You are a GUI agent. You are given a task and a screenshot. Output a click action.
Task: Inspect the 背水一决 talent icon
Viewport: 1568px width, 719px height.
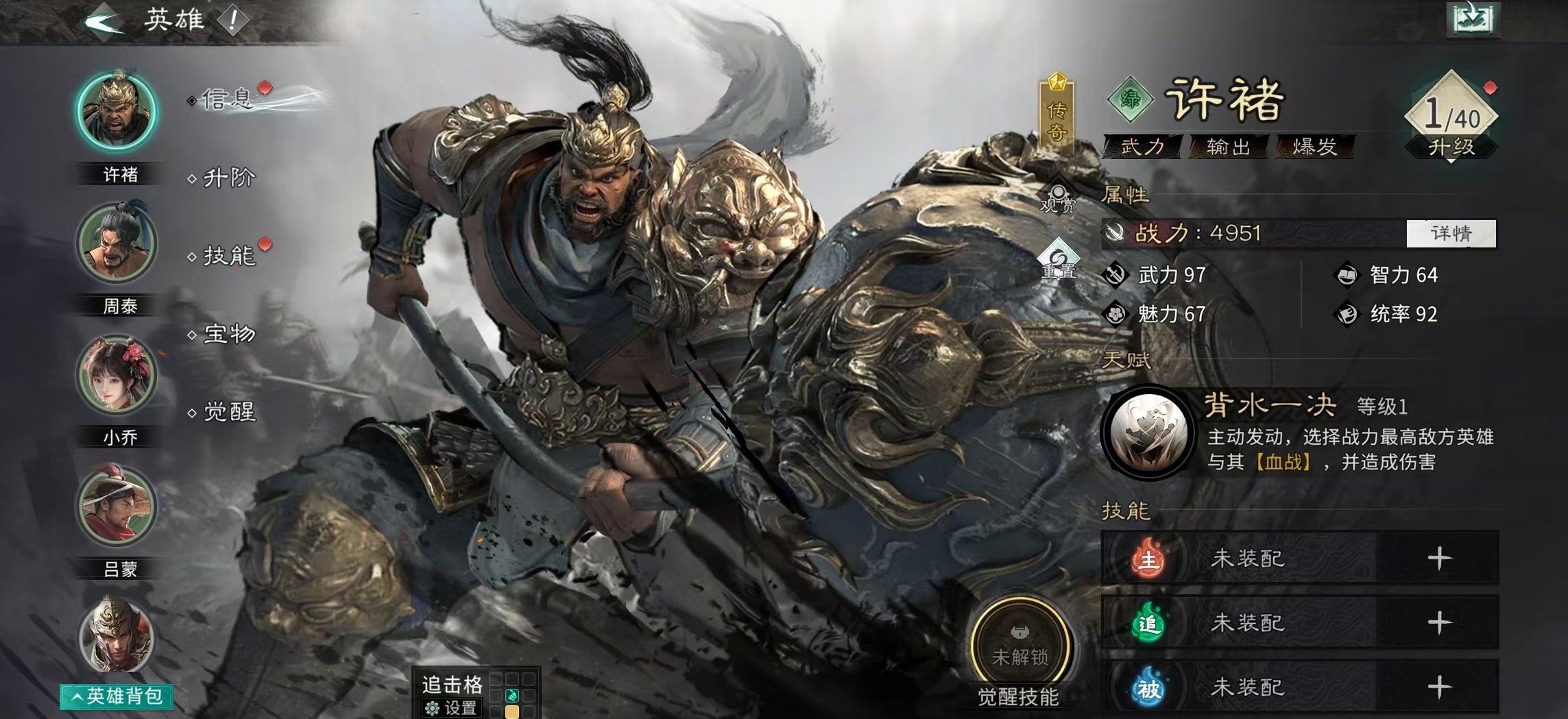coord(1148,432)
